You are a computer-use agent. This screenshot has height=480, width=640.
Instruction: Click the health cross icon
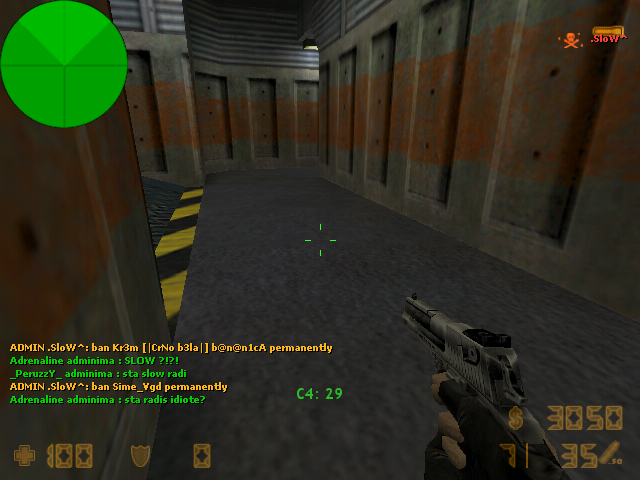coord(23,456)
